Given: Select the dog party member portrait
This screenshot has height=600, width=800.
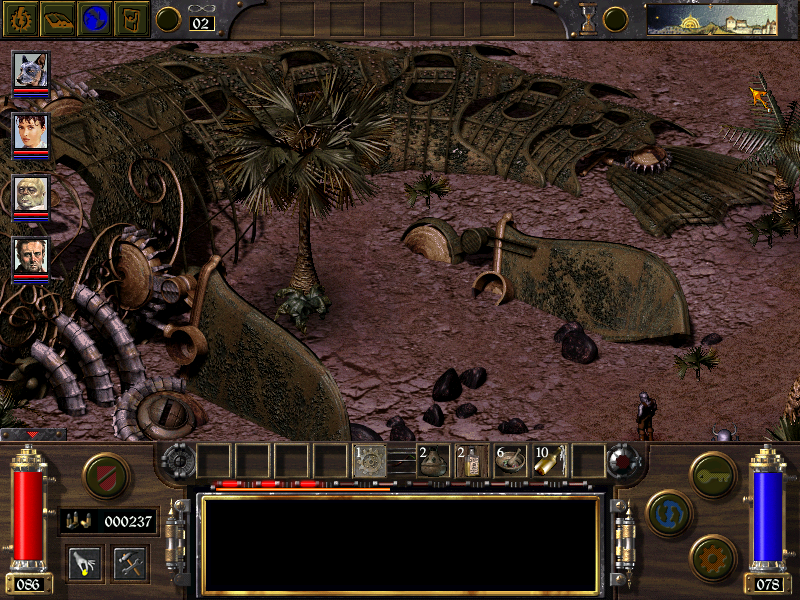Looking at the screenshot, I should (x=30, y=70).
